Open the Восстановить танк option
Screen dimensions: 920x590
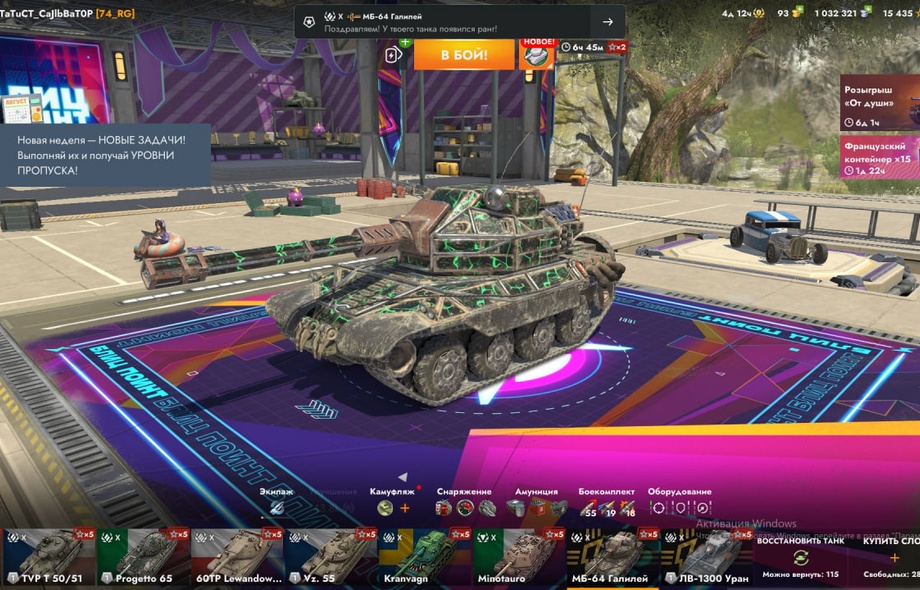pyautogui.click(x=800, y=558)
